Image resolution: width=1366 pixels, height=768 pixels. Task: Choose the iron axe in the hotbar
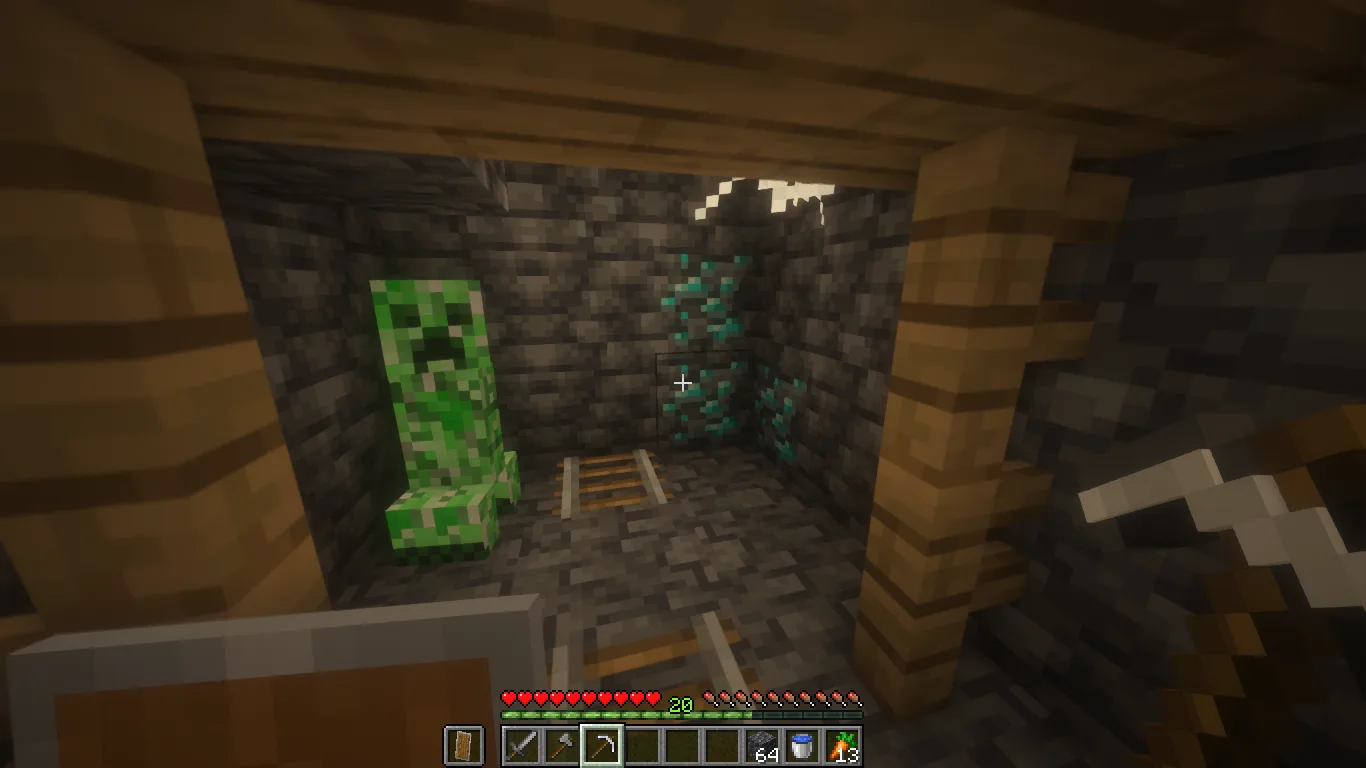[x=561, y=746]
